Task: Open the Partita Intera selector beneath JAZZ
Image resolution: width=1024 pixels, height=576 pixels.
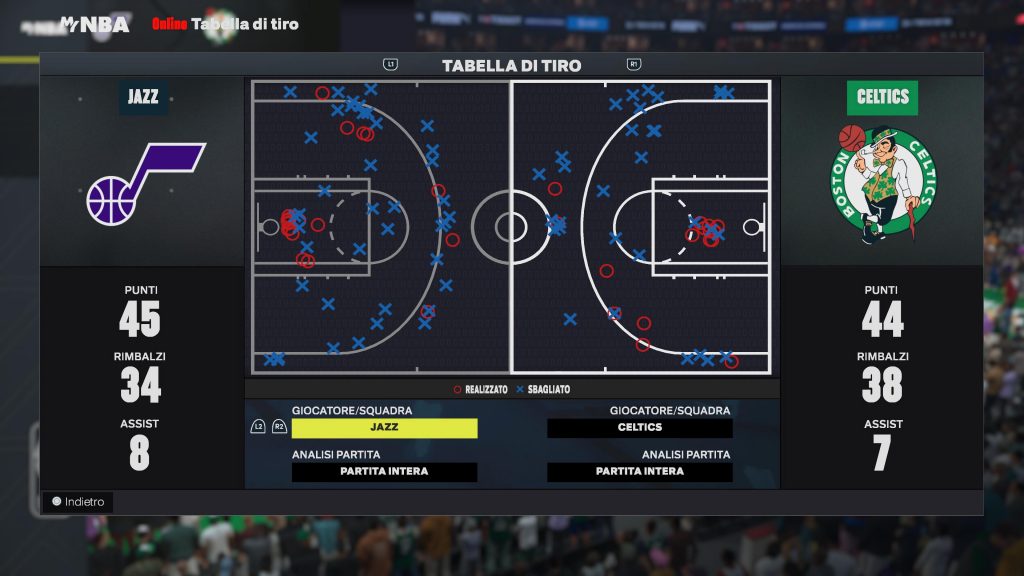Action: [384, 472]
